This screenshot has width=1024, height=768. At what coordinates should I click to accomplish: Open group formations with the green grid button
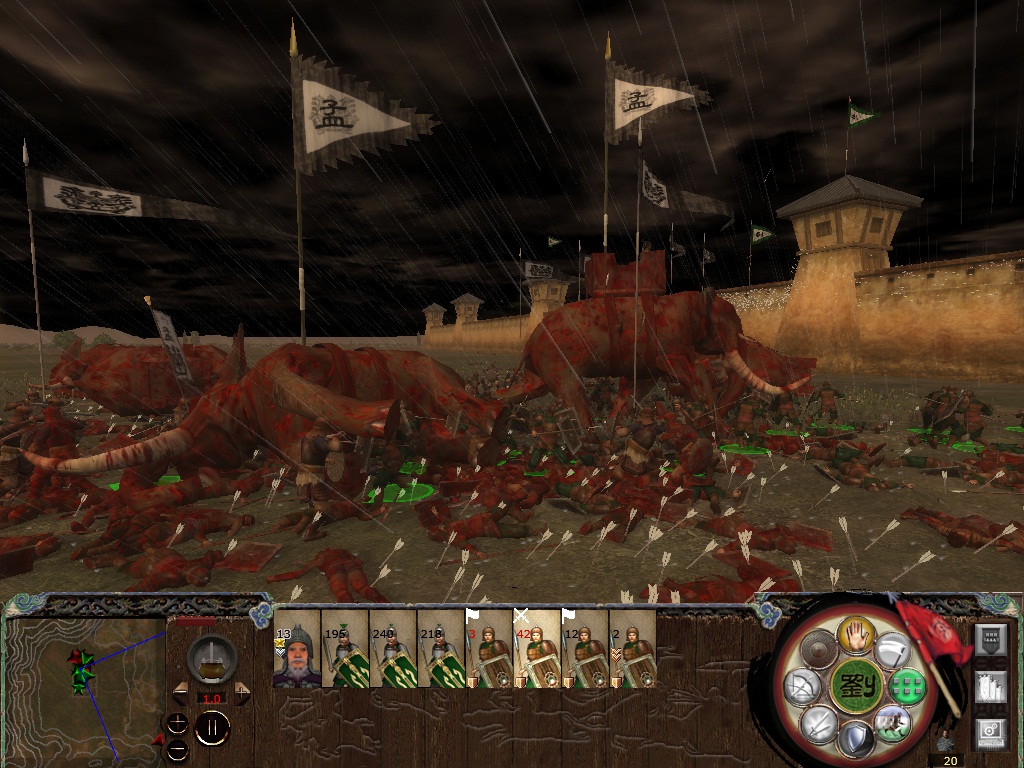pyautogui.click(x=906, y=687)
